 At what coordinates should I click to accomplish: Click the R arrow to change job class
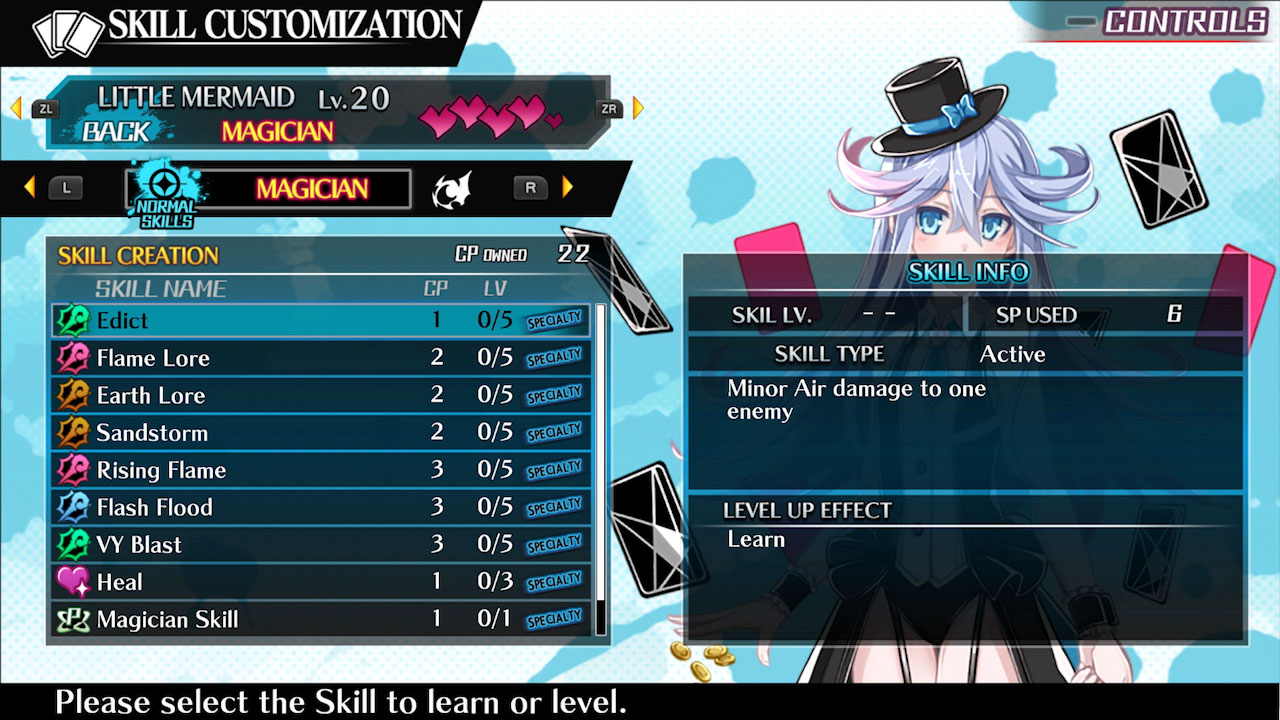click(x=566, y=187)
